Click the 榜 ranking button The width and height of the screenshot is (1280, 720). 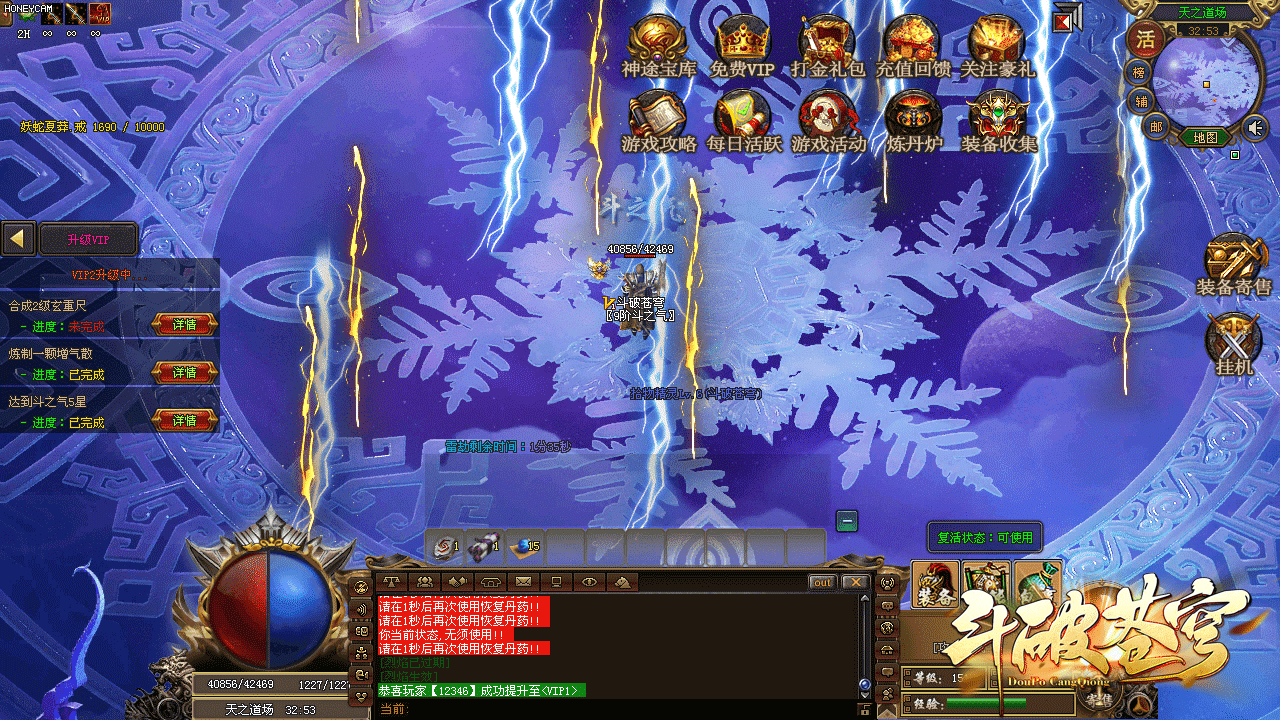(x=1139, y=72)
